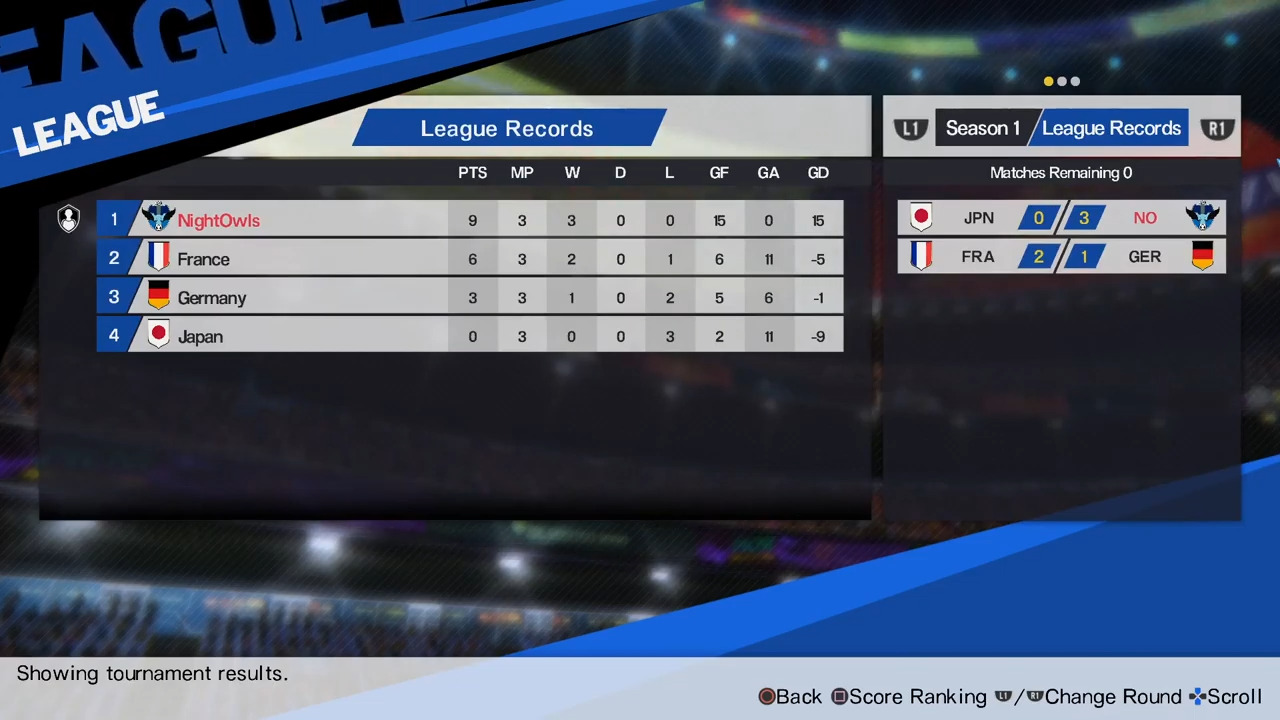Pick the Japan row in league table
Screen dimensions: 1280x720
tap(469, 337)
